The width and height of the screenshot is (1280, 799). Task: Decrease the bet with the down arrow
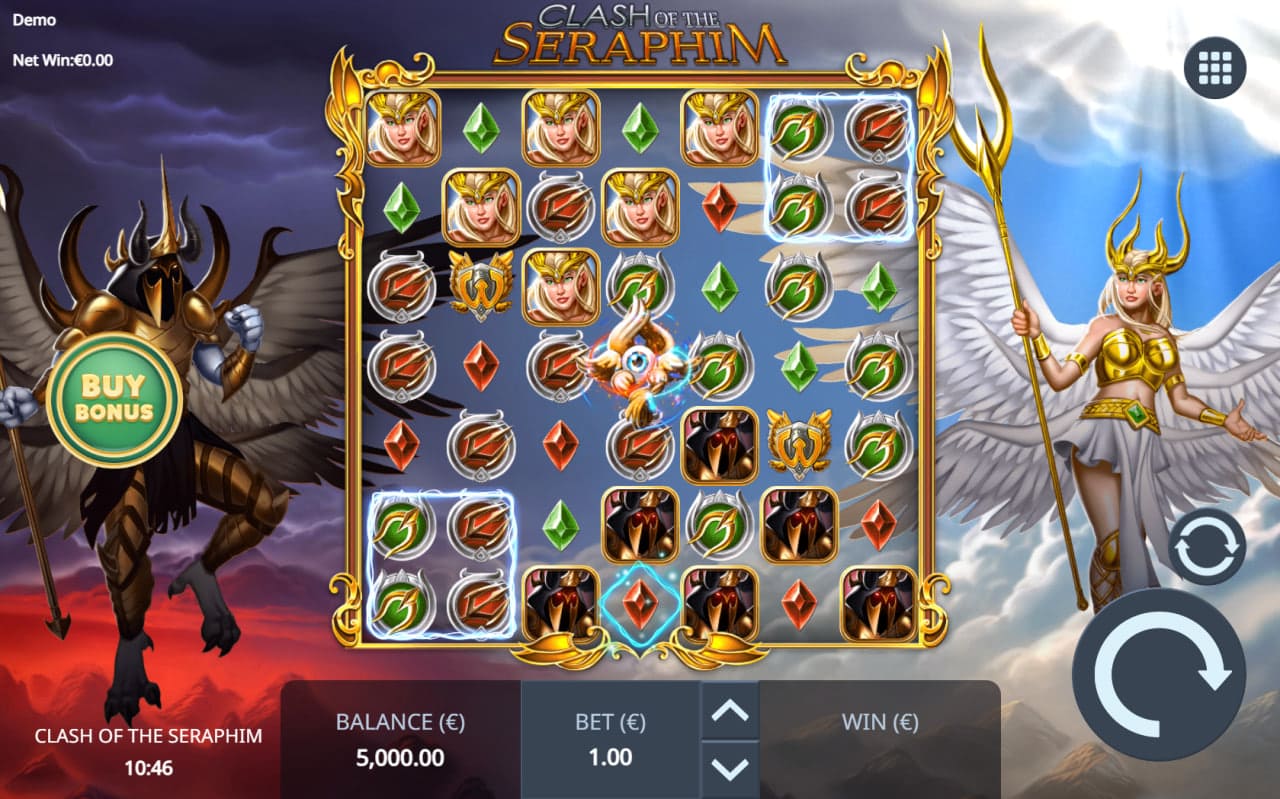[x=730, y=769]
